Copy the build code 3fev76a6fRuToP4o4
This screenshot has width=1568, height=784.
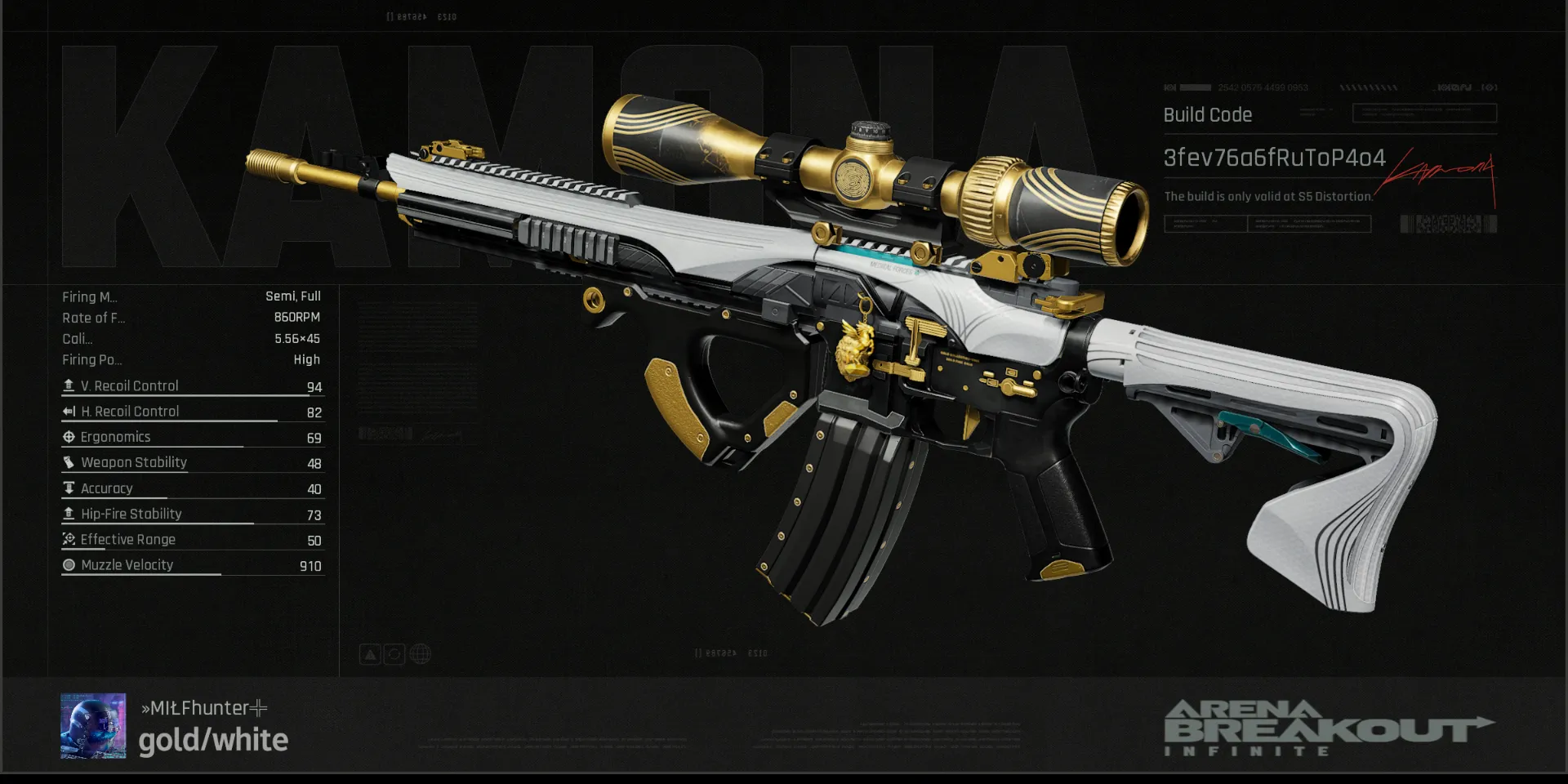pos(1275,159)
